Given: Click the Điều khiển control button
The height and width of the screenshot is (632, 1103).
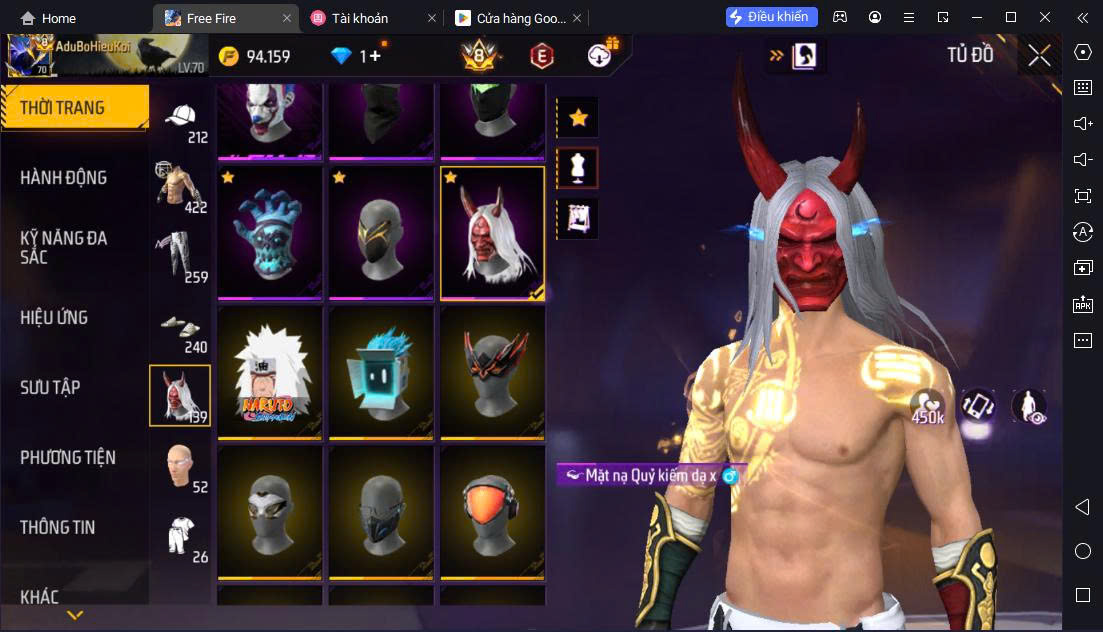Looking at the screenshot, I should [772, 17].
